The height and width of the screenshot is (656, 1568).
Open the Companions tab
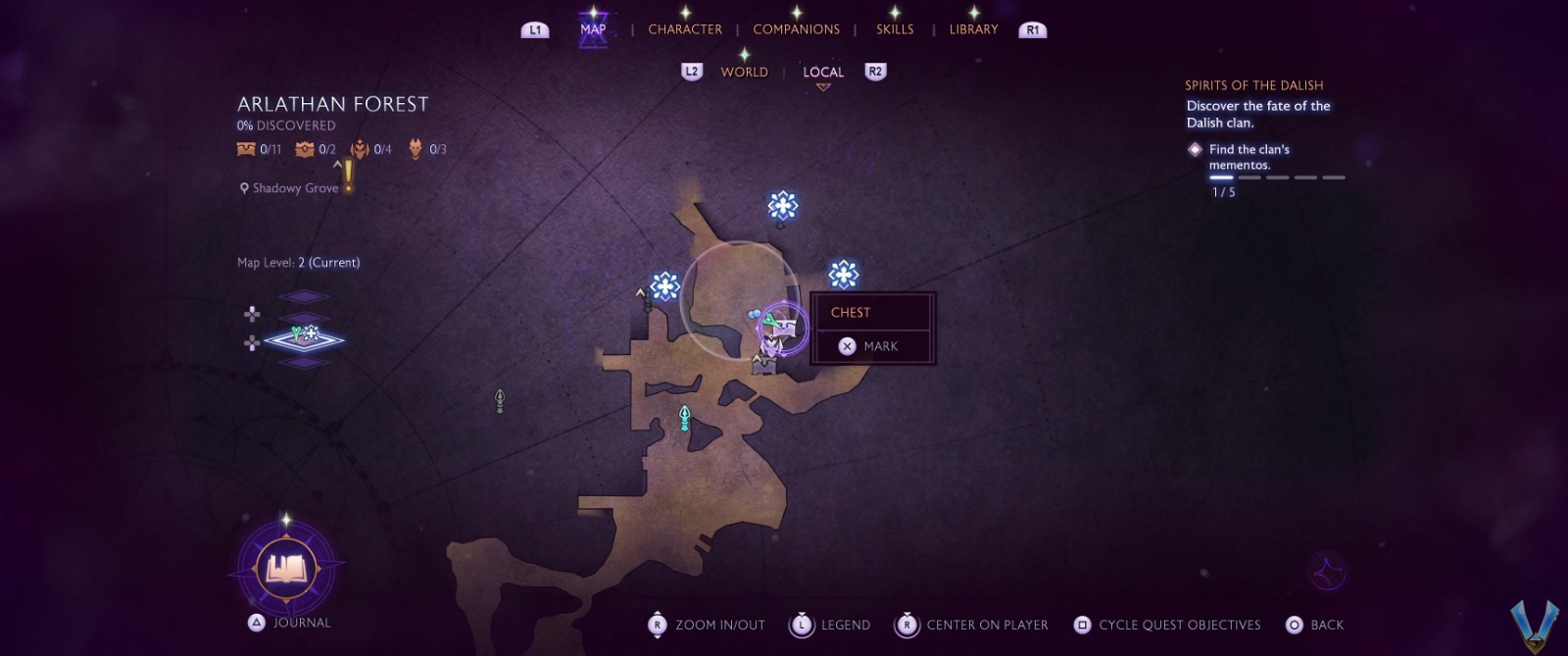click(796, 29)
